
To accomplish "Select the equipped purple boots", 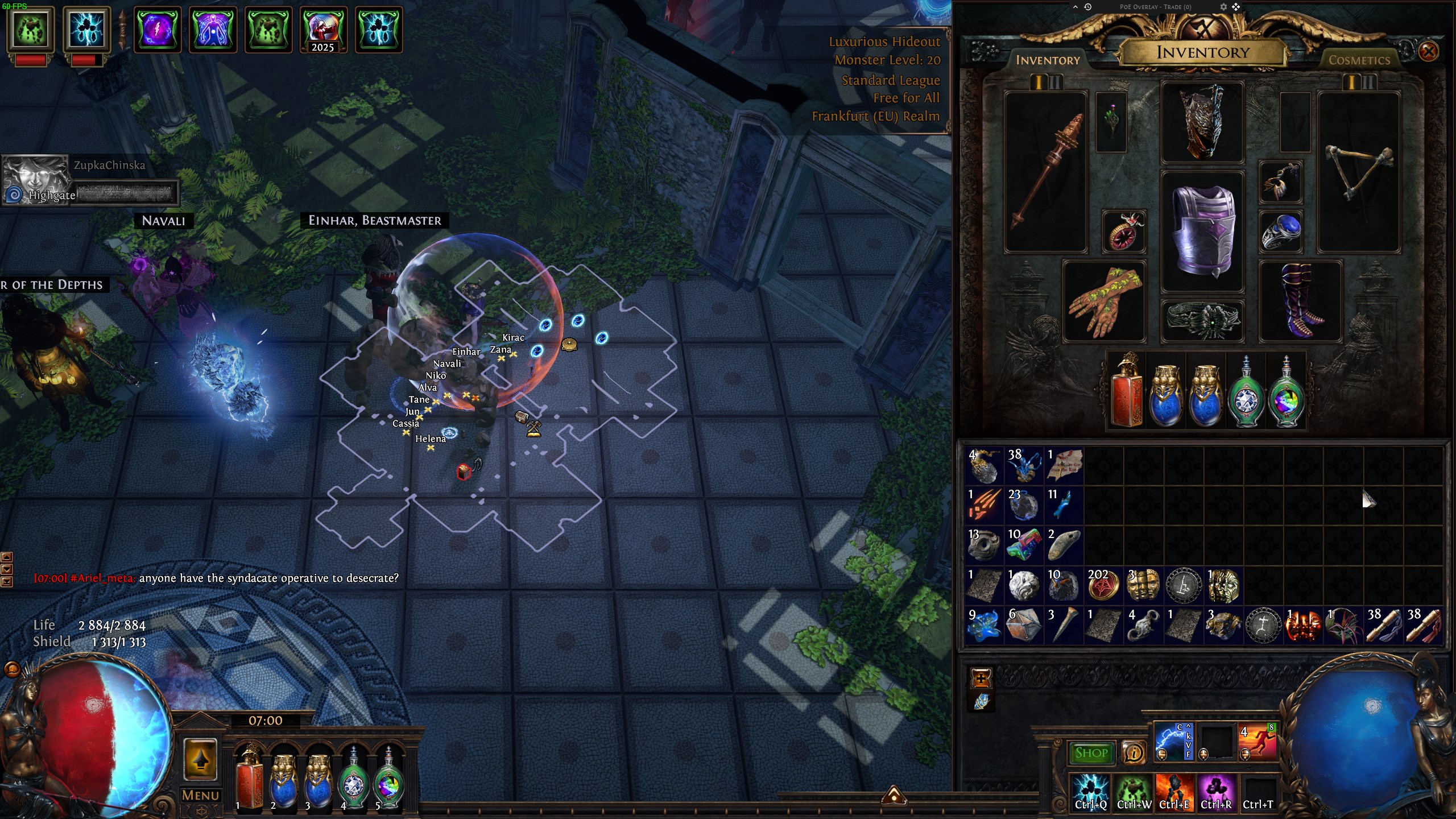I will pos(1301,301).
